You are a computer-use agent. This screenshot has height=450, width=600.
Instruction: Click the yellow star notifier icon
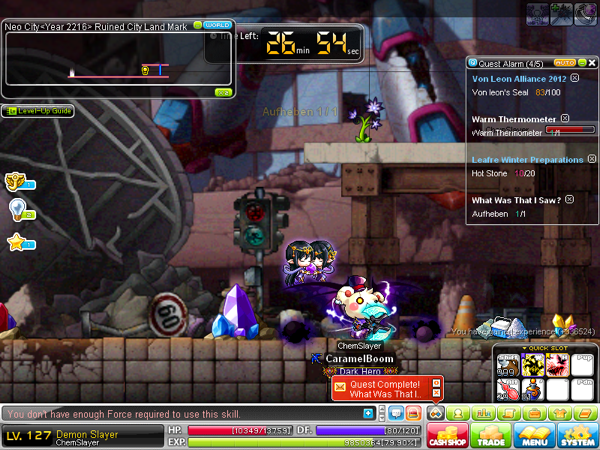(17, 241)
